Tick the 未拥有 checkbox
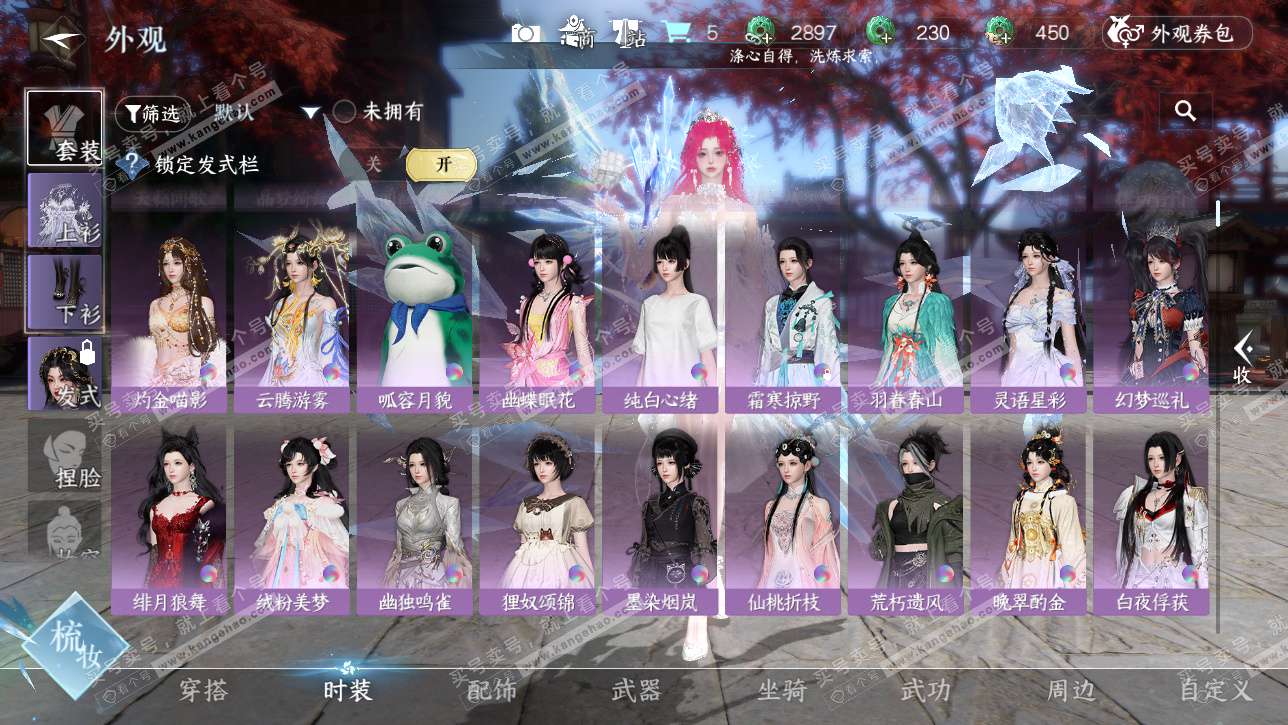 [344, 112]
